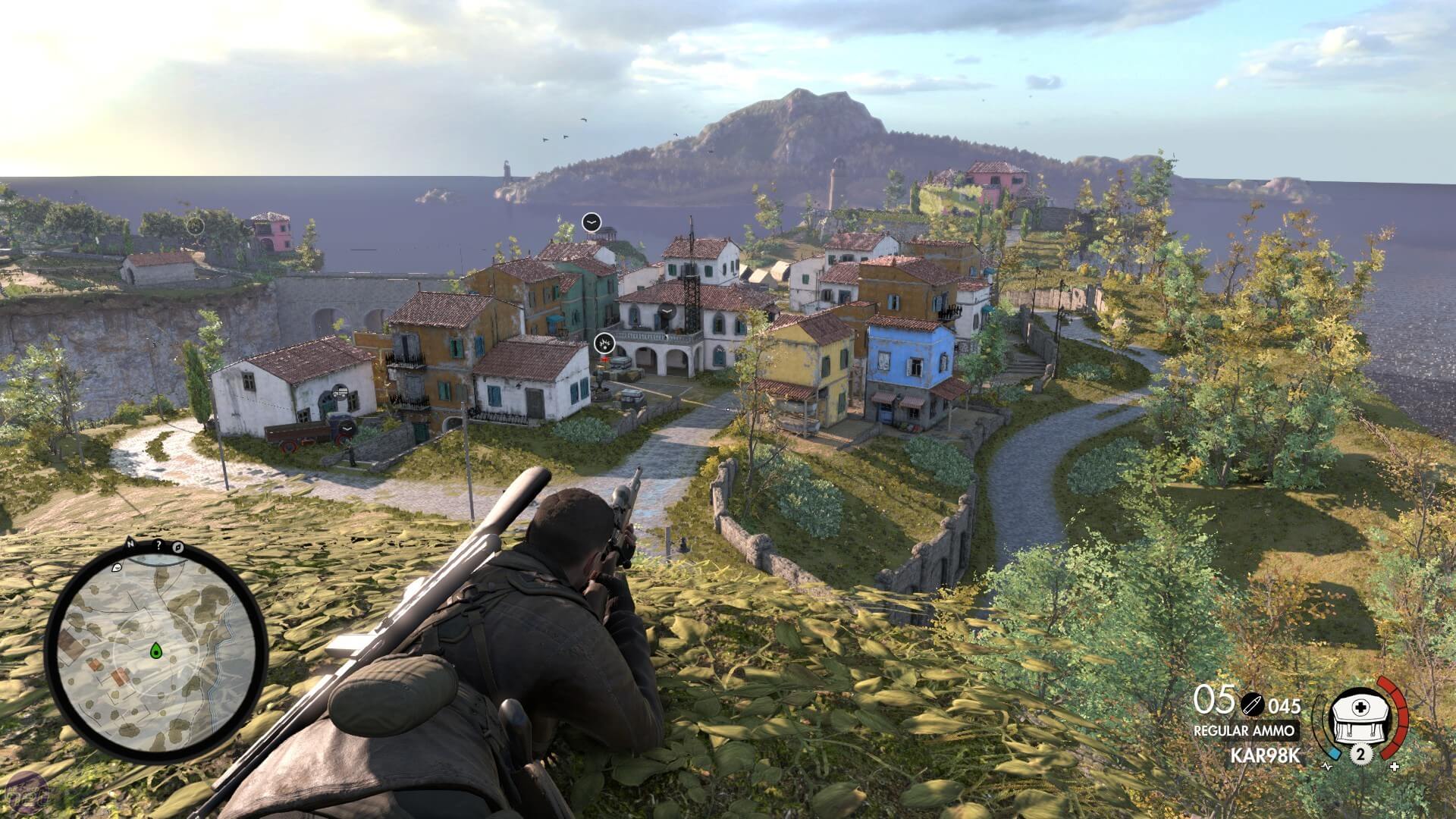
Task: Click the explosion objective marker
Action: (x=604, y=344)
